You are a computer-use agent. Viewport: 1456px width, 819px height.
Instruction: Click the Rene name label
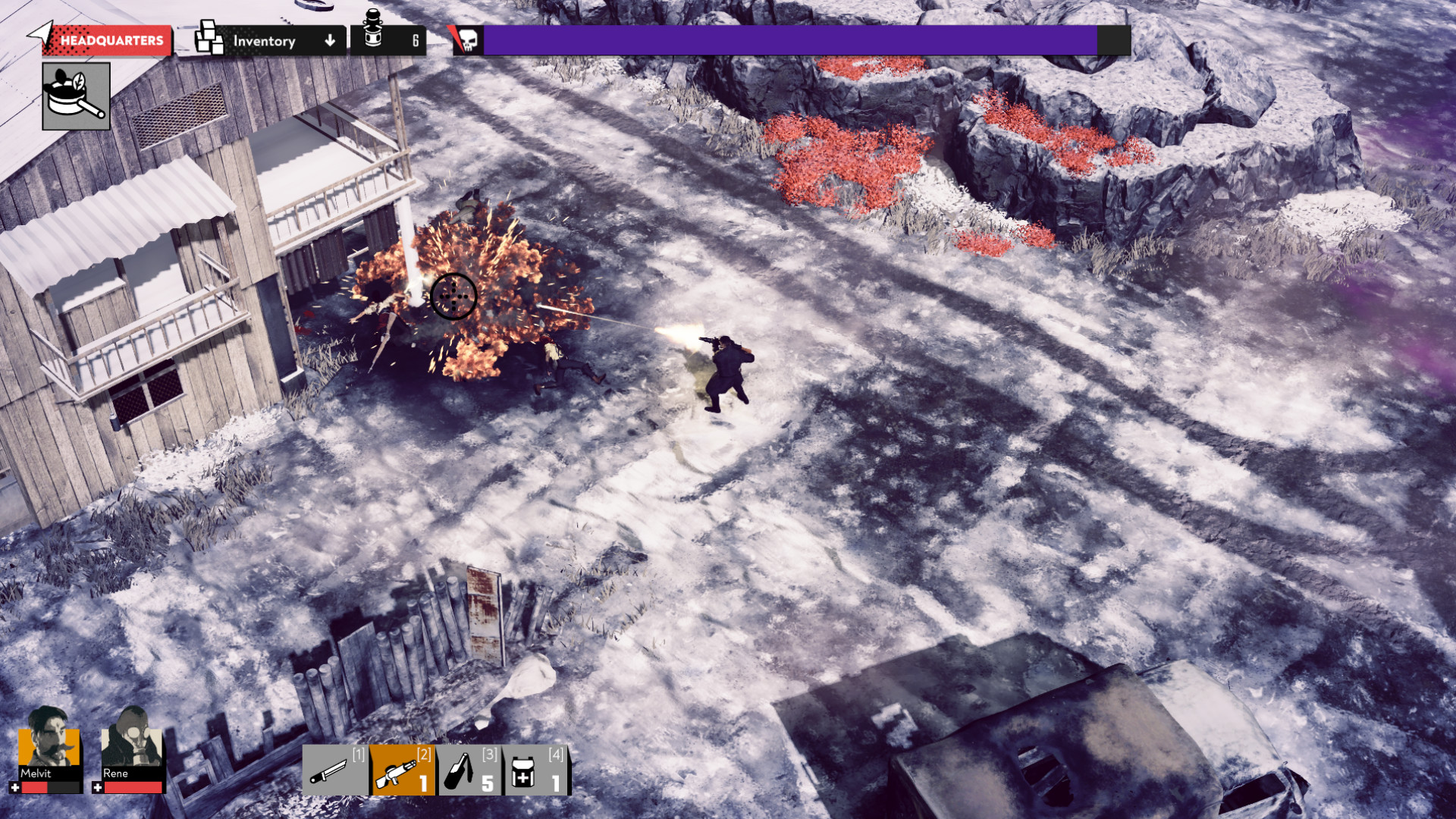point(116,773)
